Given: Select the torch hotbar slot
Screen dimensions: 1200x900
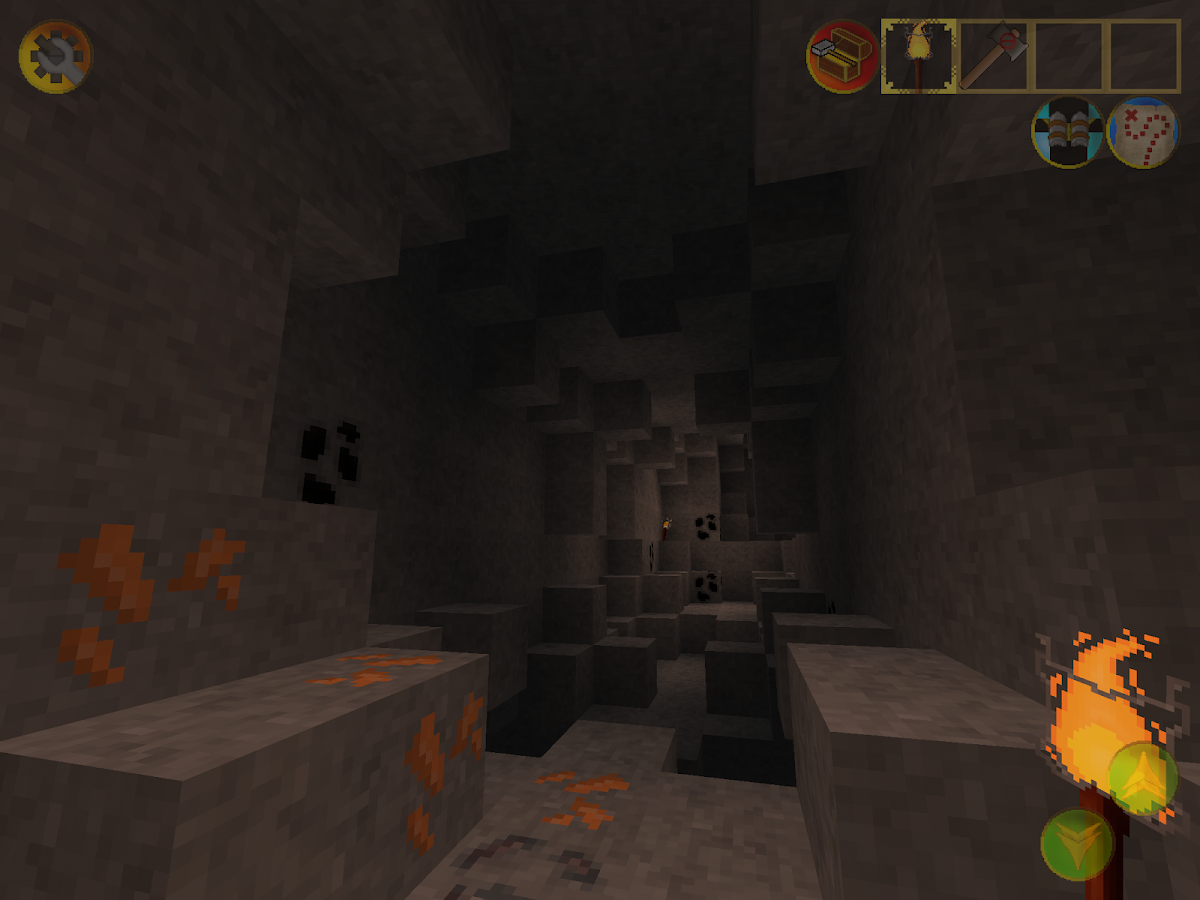Looking at the screenshot, I should (x=918, y=57).
